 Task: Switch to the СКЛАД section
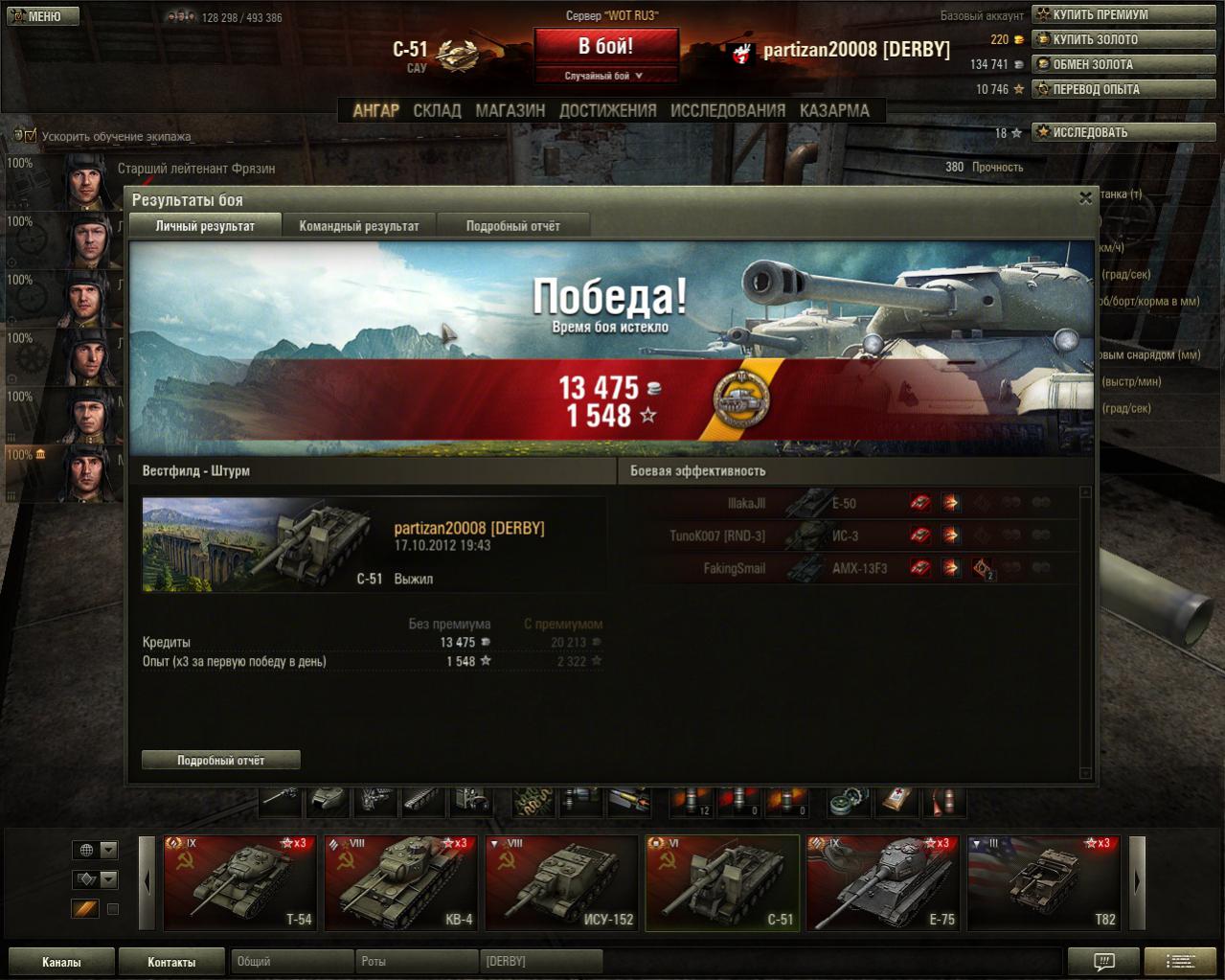click(437, 110)
